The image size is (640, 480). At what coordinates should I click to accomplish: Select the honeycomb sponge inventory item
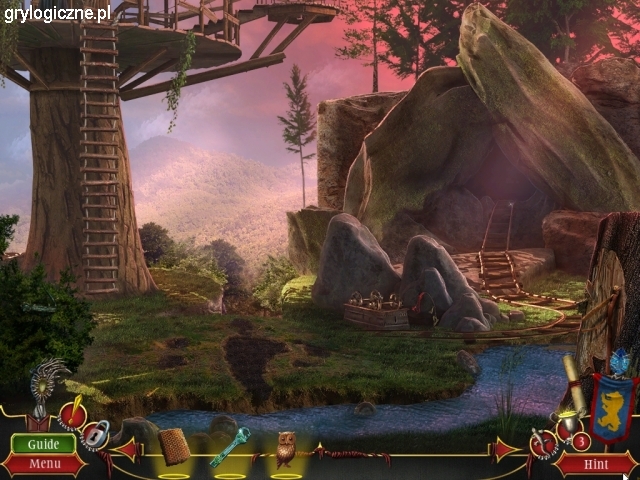(x=174, y=446)
